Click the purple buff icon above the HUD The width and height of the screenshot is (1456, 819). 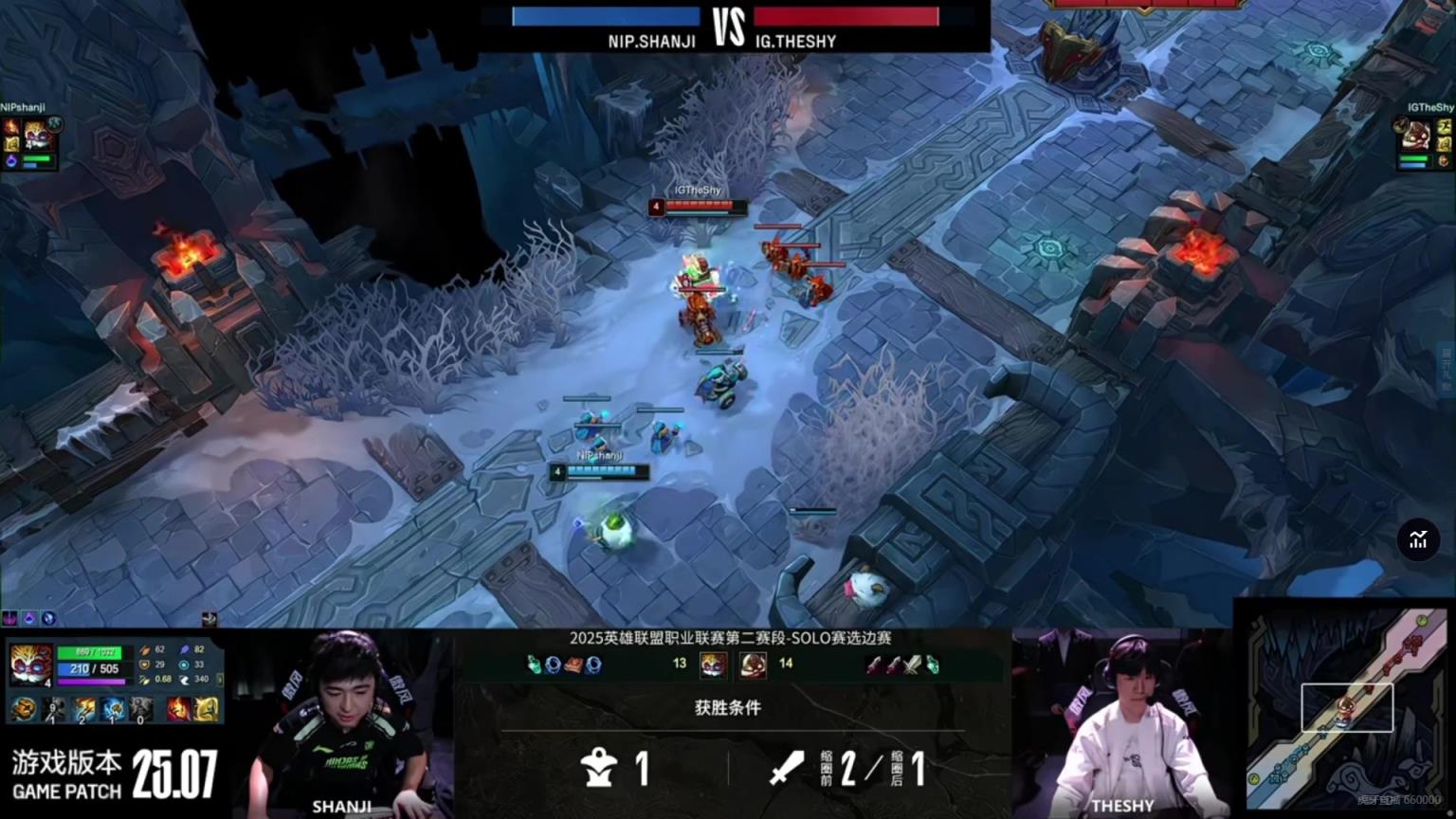tap(10, 619)
